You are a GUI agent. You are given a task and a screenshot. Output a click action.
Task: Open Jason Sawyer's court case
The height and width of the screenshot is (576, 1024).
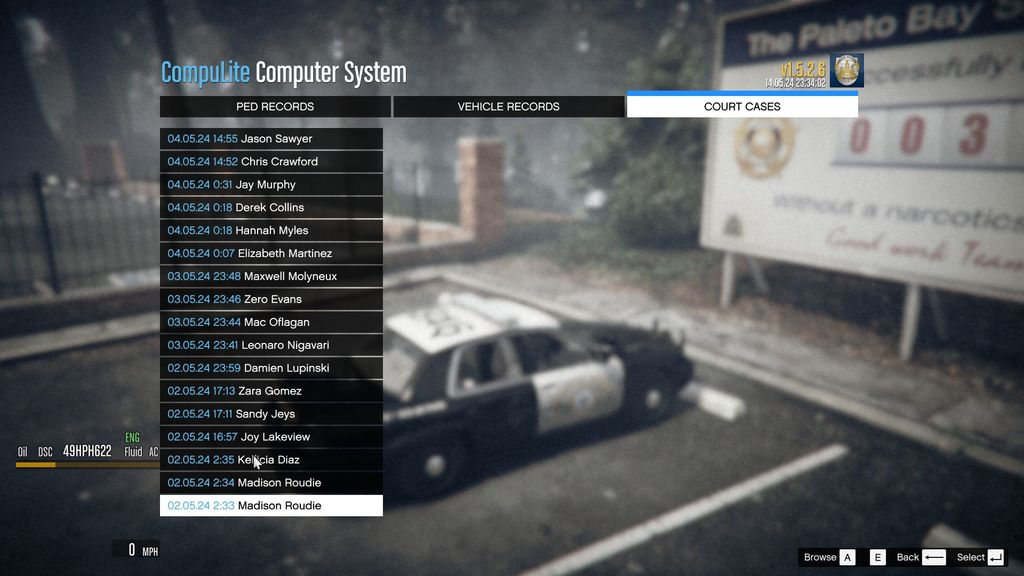[271, 139]
